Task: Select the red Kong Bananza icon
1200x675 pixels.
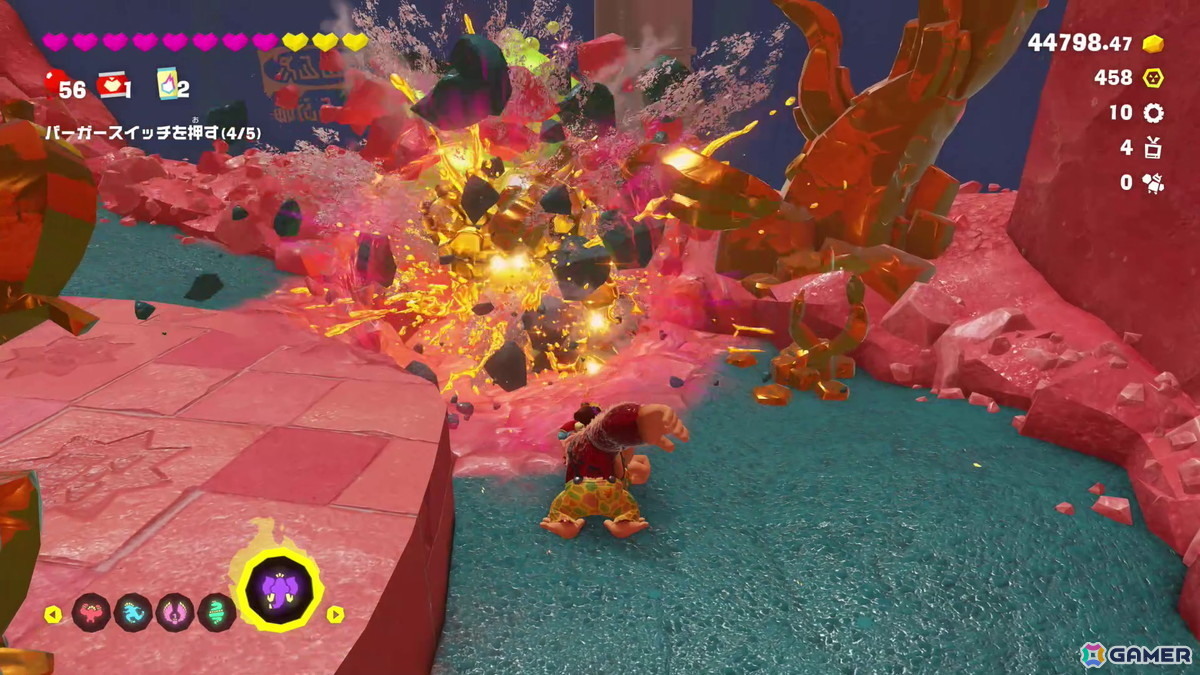Action: coord(91,612)
